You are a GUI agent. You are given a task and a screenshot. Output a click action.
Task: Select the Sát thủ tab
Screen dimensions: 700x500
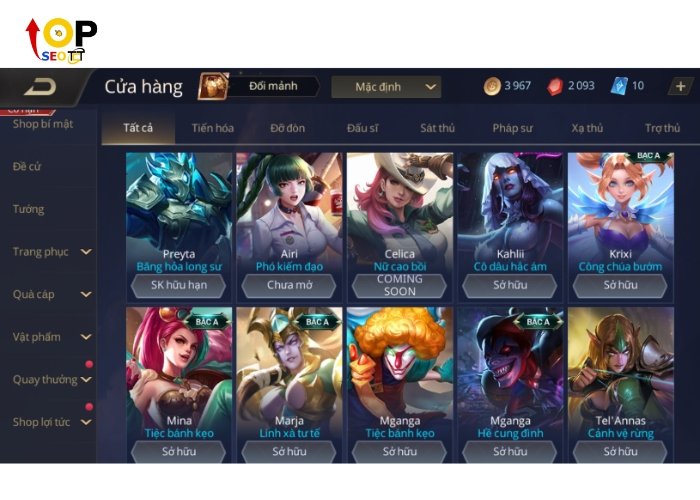437,128
